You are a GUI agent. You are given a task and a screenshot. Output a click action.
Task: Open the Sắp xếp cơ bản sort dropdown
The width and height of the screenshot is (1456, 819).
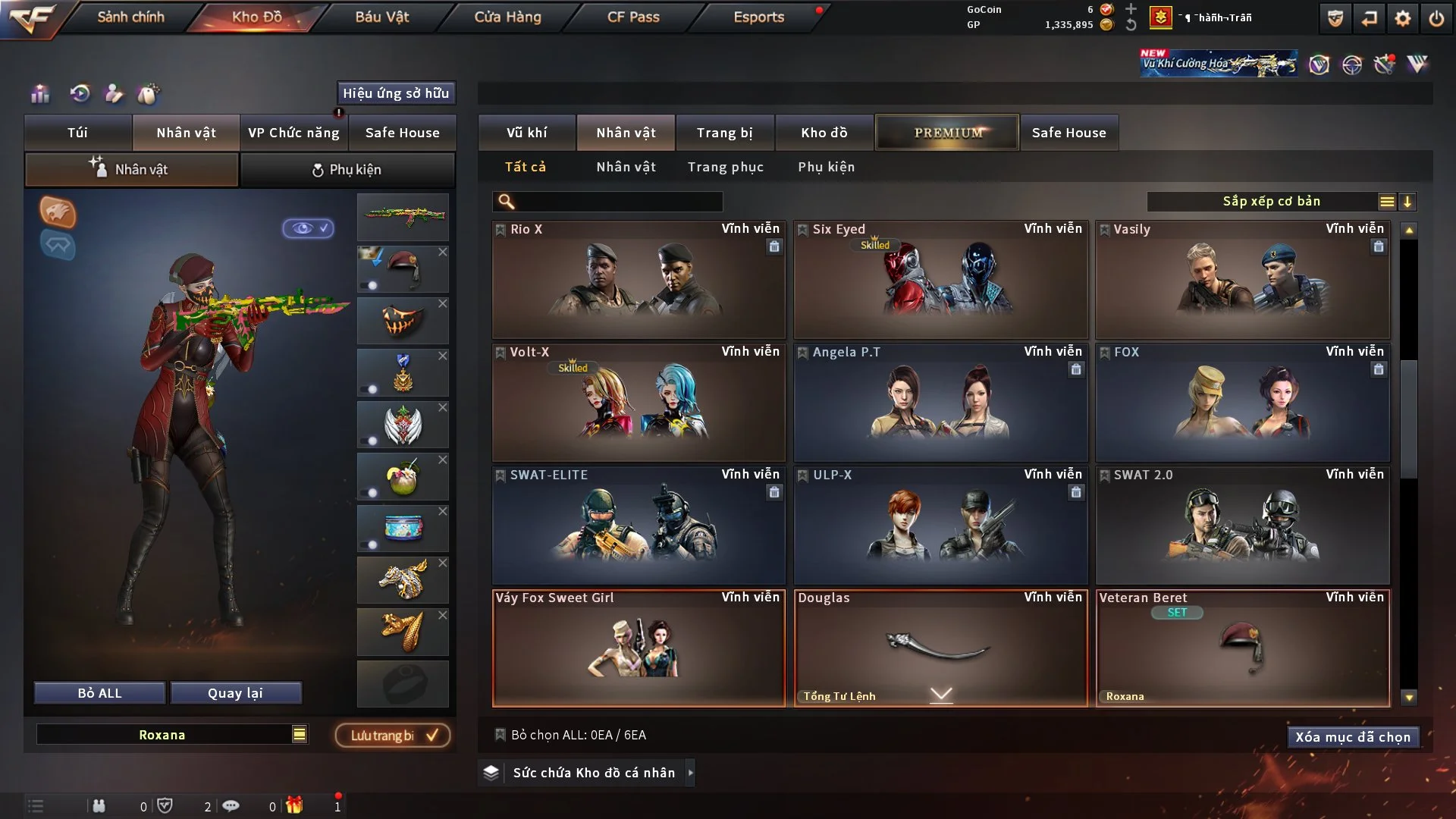[x=1271, y=202]
